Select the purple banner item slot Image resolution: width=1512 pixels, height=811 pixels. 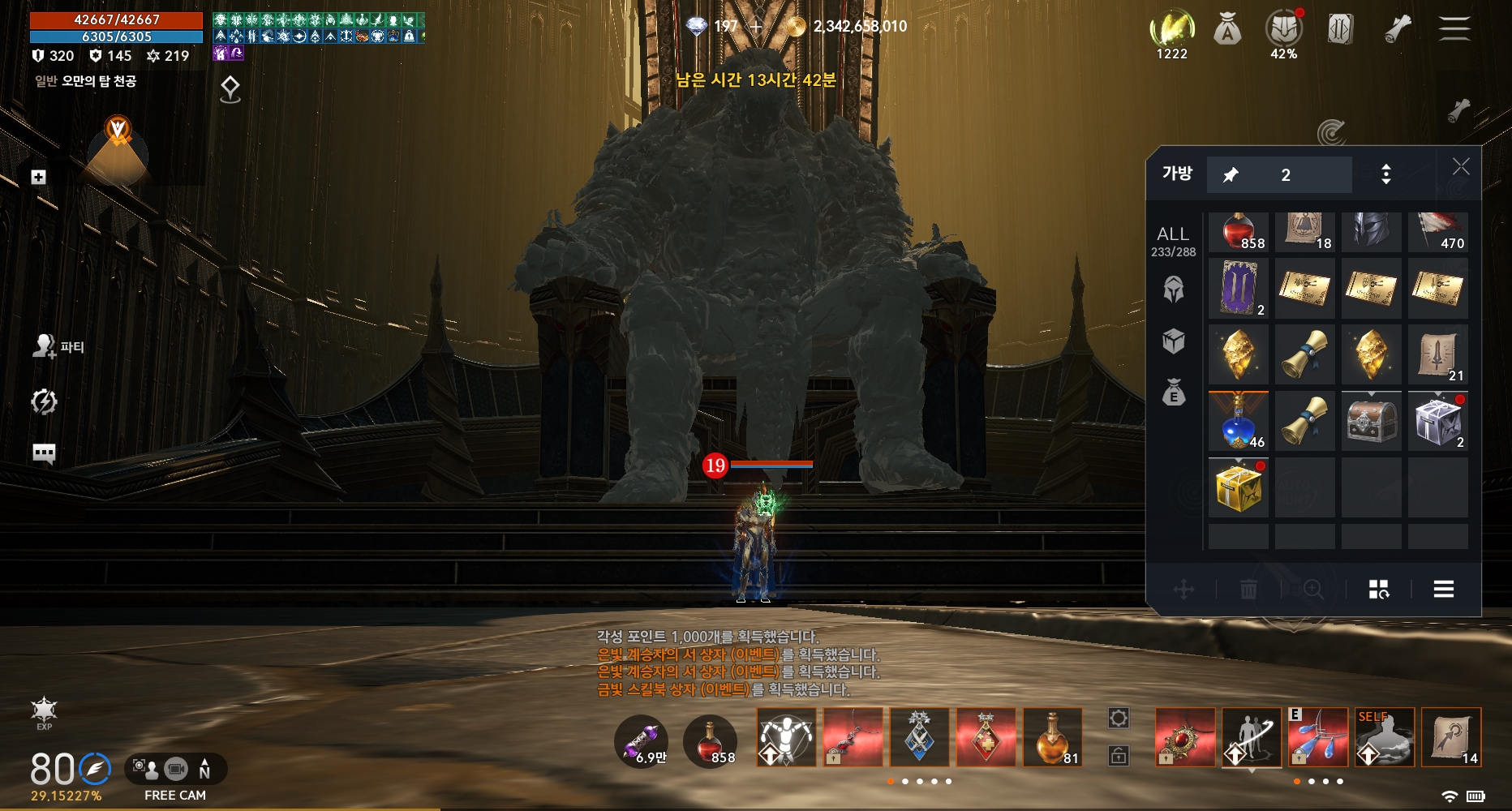[x=1239, y=288]
